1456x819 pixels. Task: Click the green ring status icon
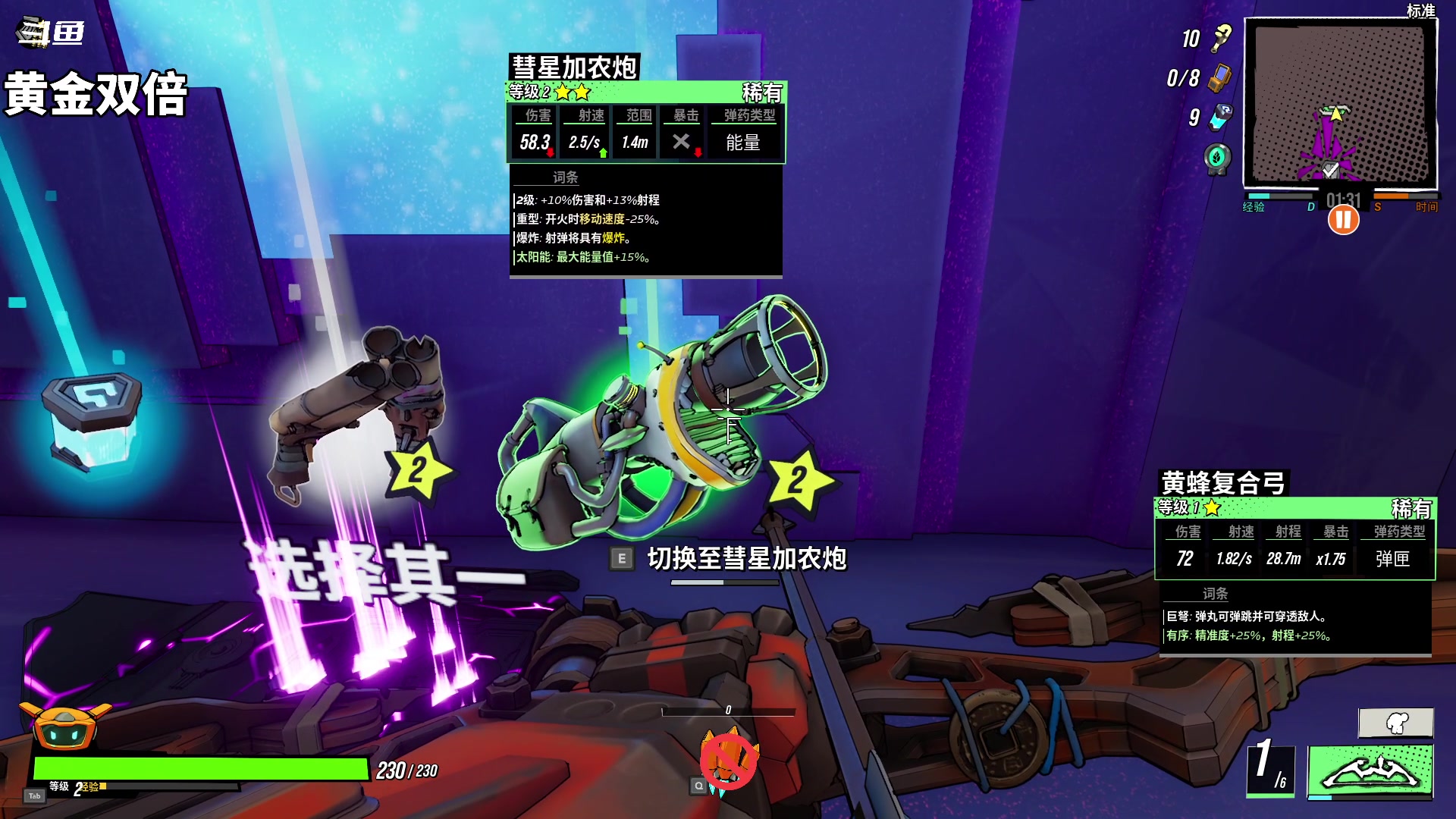tap(1217, 158)
